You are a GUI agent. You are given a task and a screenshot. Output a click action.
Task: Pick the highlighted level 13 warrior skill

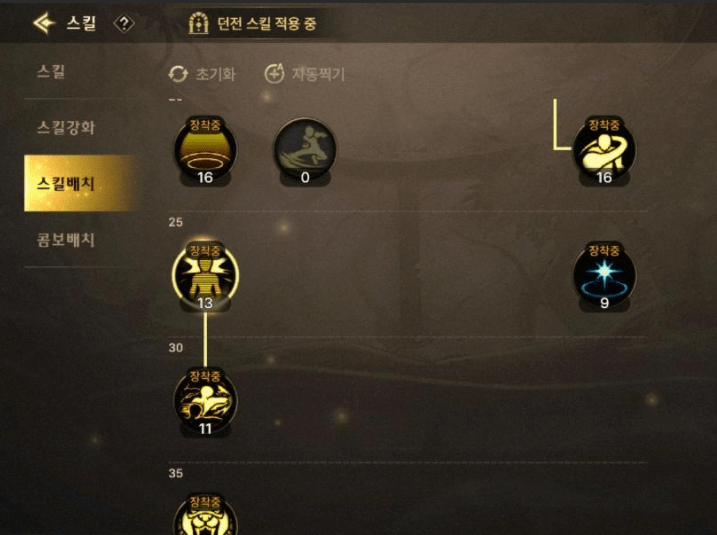(205, 273)
